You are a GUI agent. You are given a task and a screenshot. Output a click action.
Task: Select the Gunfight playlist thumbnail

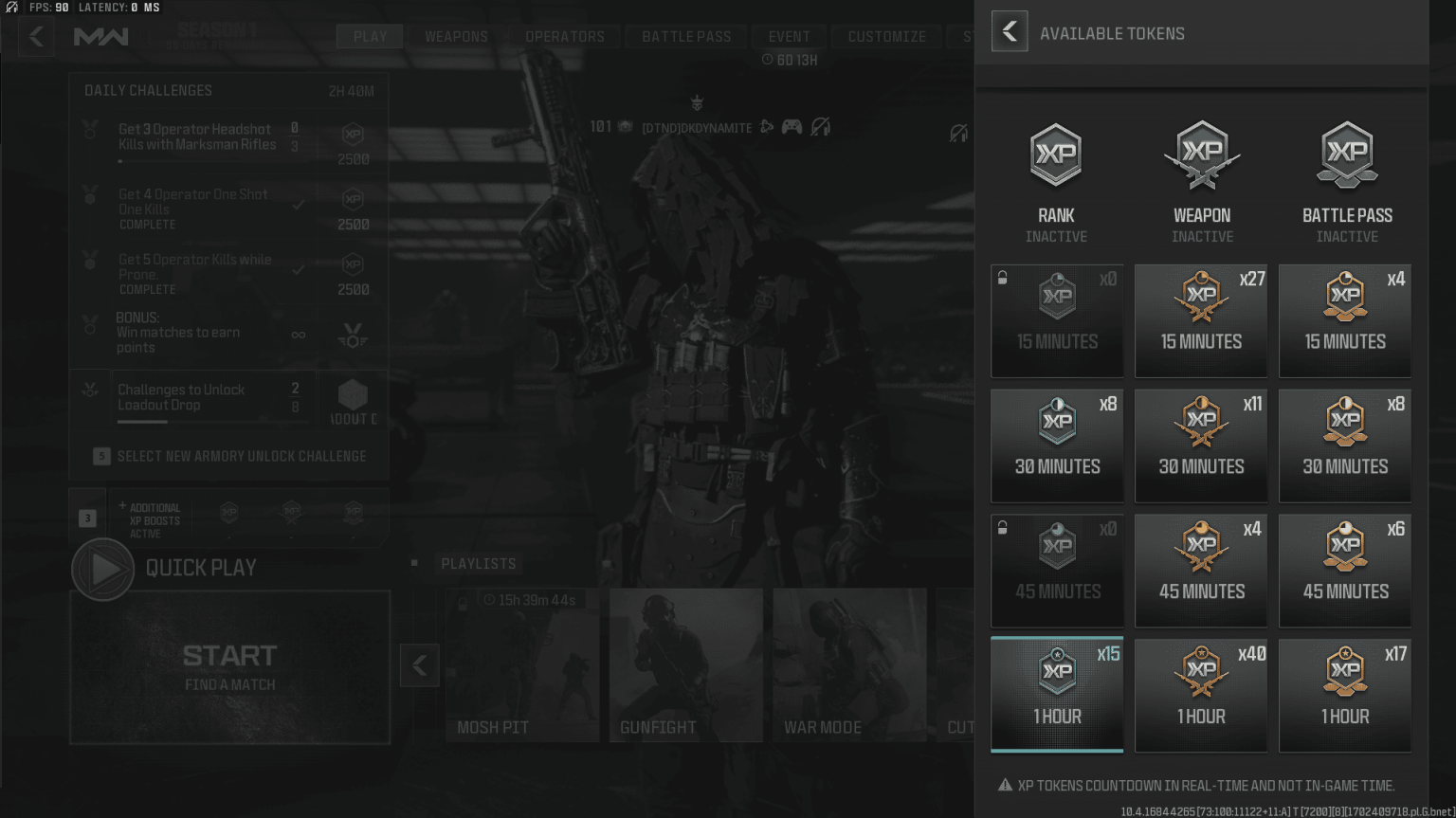tap(685, 664)
